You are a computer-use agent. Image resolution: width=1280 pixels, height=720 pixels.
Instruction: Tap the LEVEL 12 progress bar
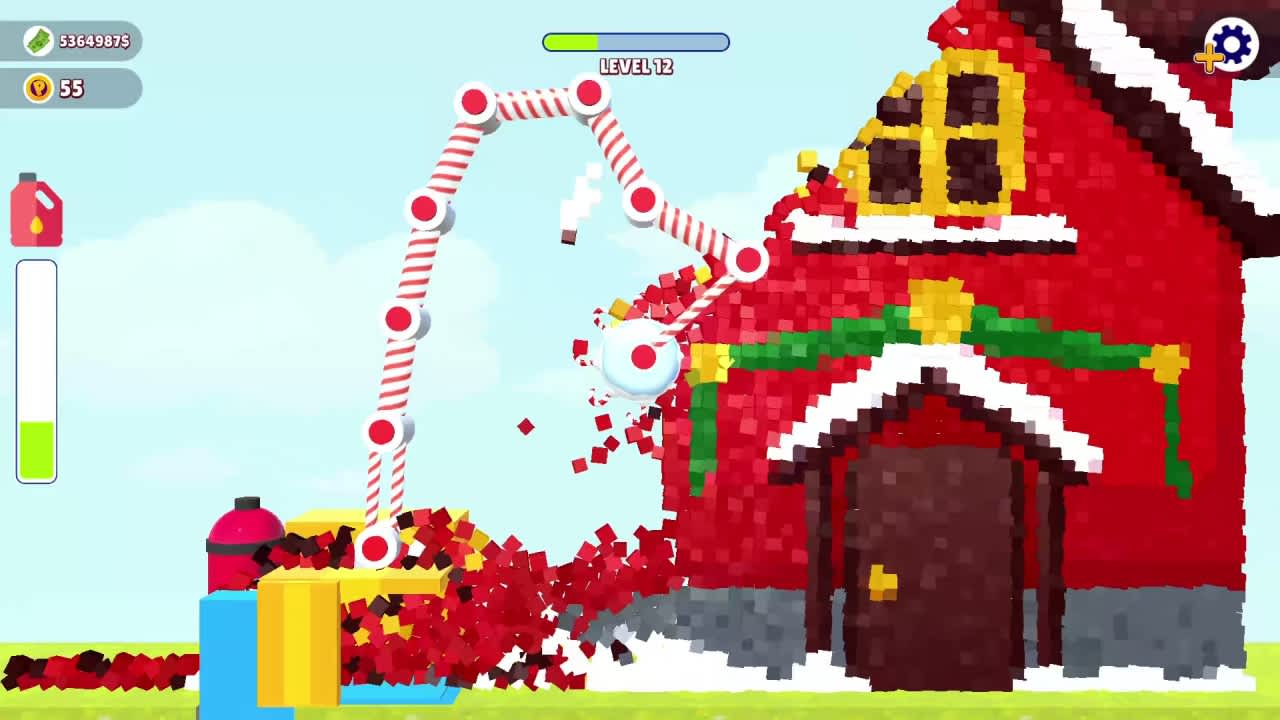[635, 42]
